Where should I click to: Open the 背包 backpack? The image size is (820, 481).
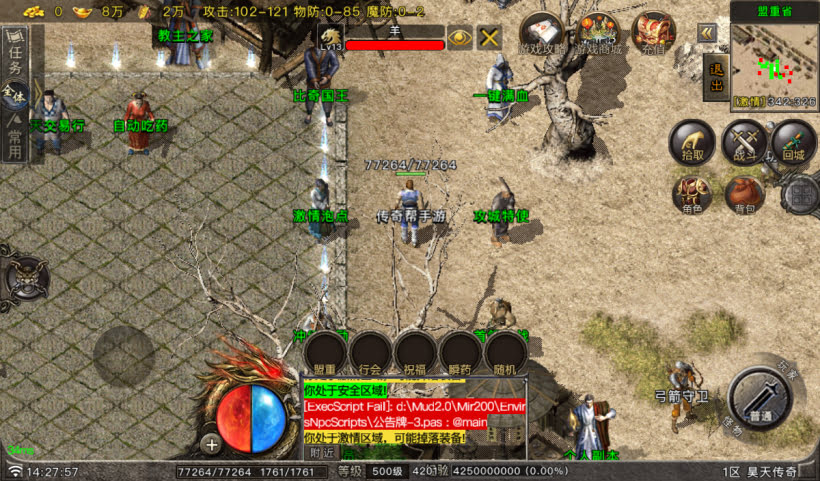click(x=744, y=194)
